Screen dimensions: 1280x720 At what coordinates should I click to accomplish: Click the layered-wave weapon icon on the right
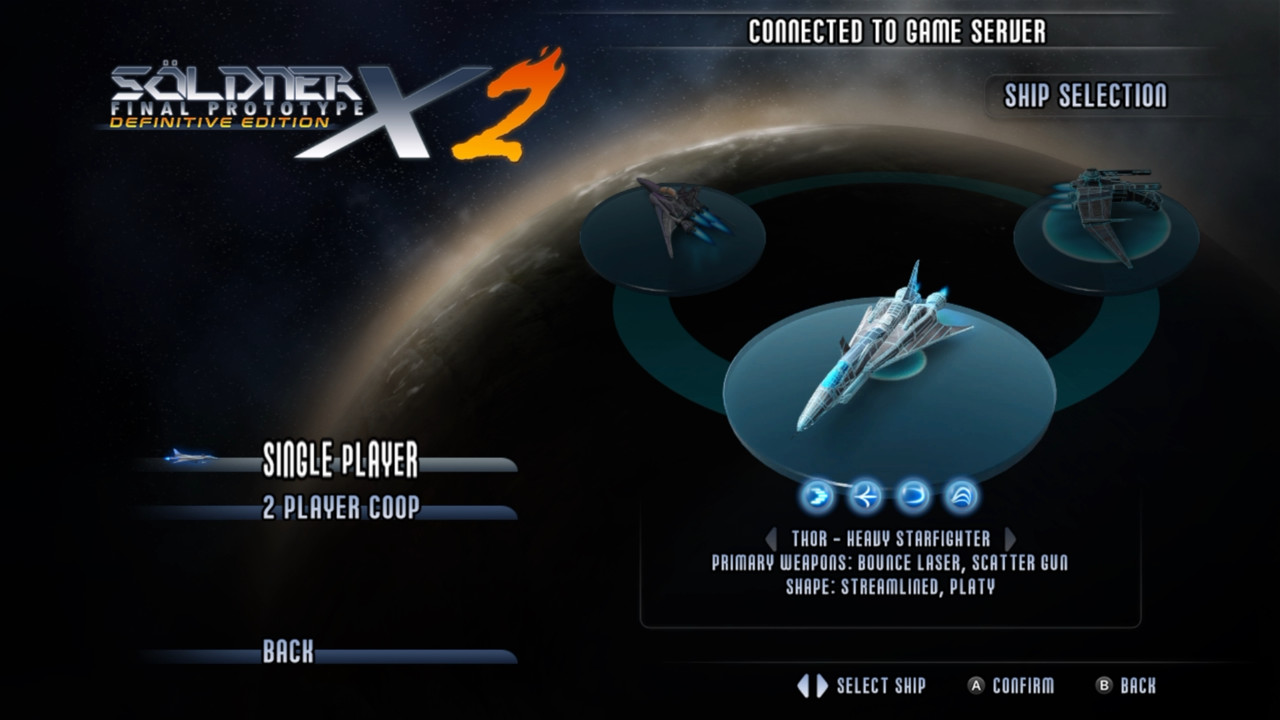pyautogui.click(x=959, y=495)
